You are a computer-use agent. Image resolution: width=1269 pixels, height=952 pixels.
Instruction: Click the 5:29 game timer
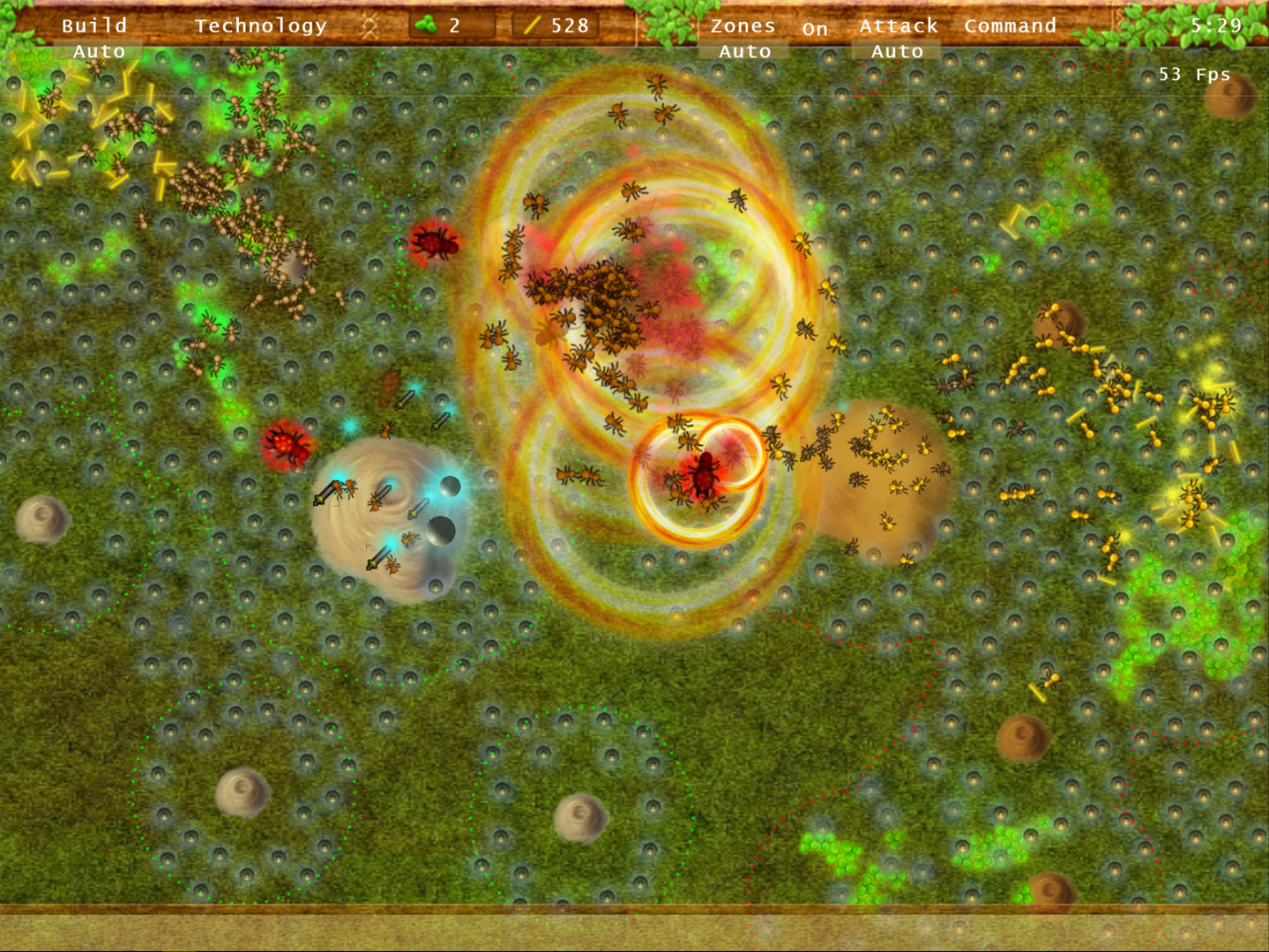point(1216,26)
